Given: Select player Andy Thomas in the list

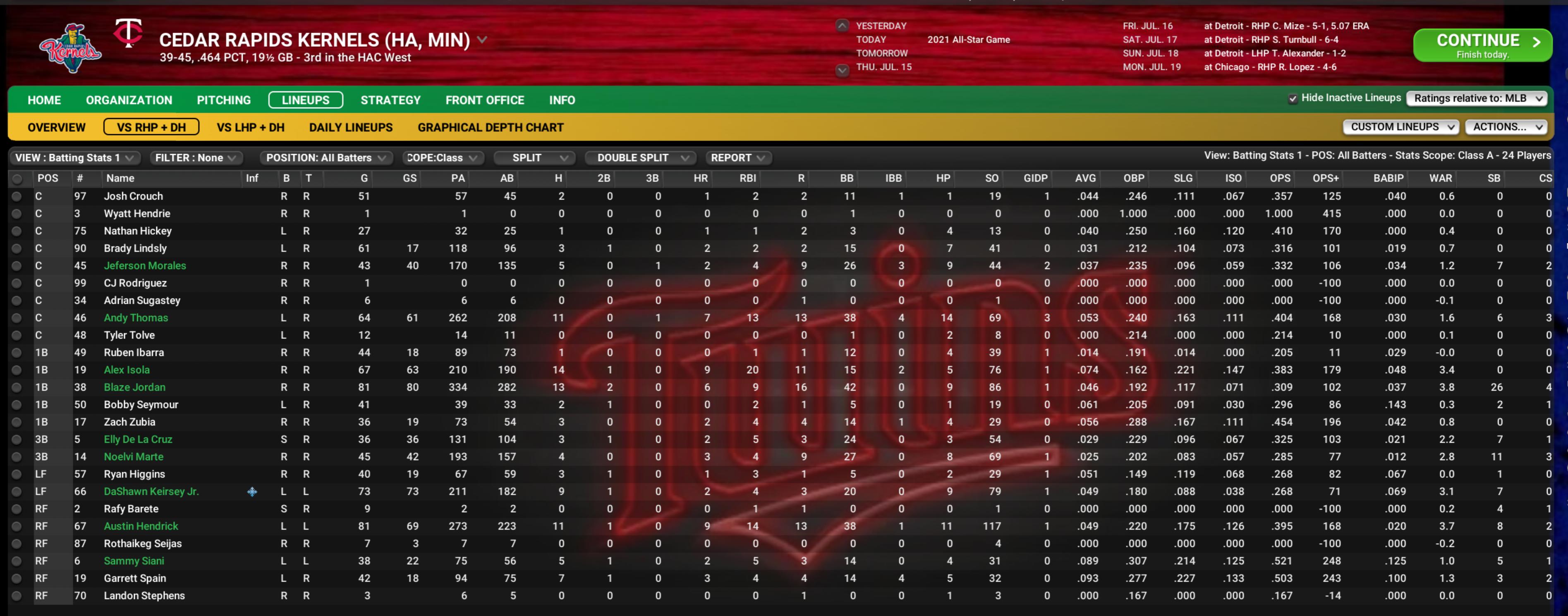Looking at the screenshot, I should click(x=136, y=318).
